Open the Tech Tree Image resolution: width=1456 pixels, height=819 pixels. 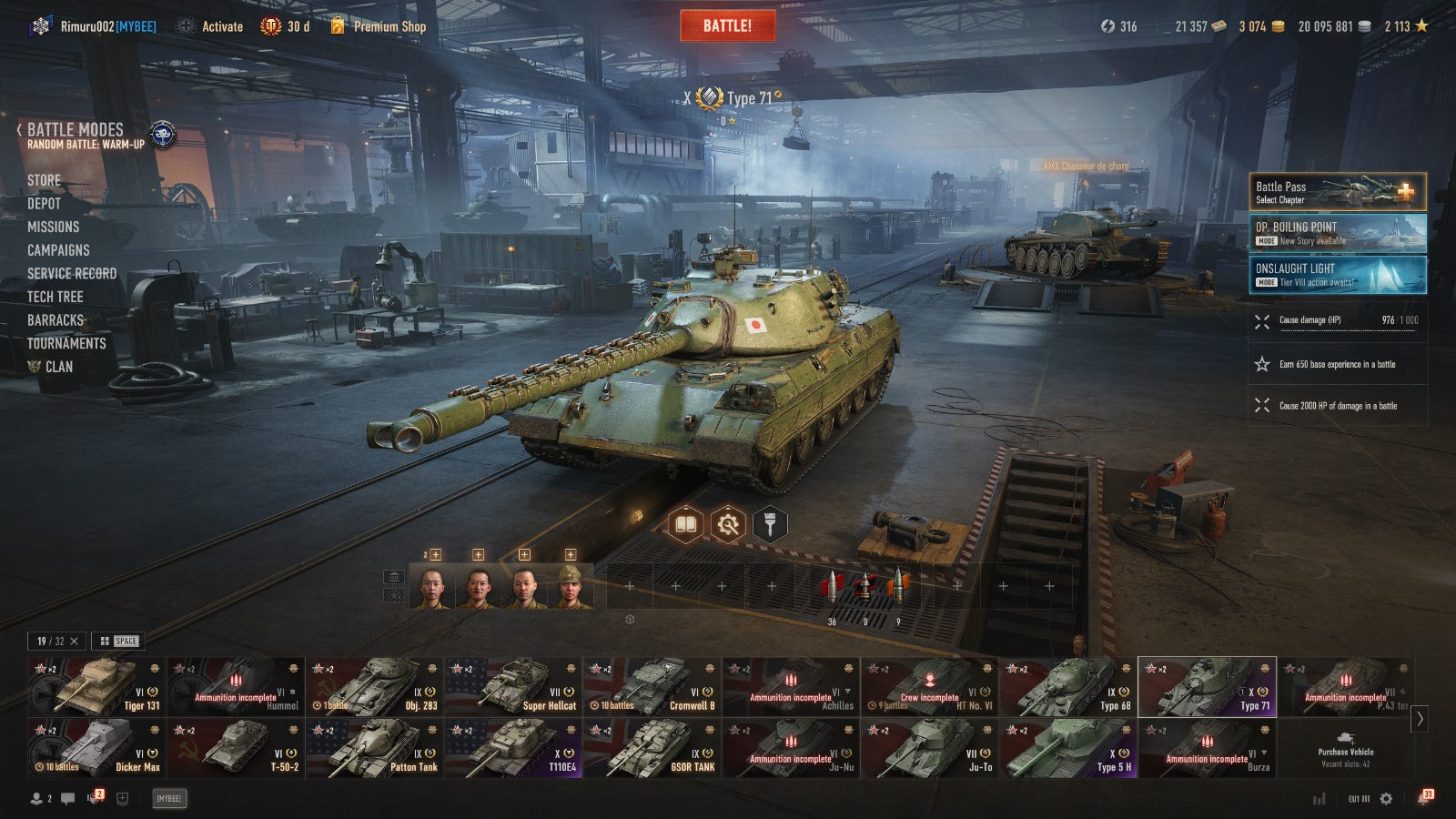click(x=55, y=297)
